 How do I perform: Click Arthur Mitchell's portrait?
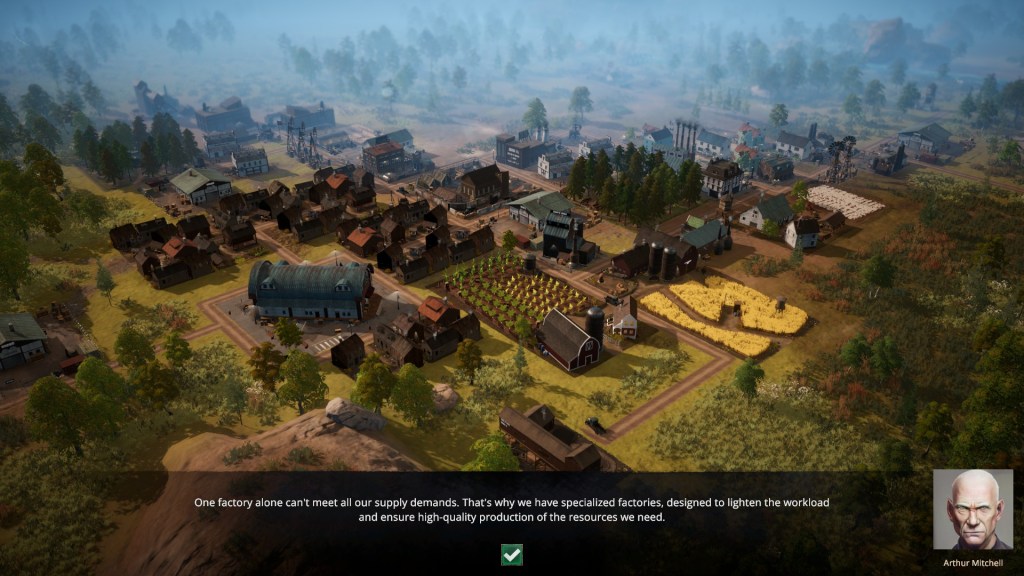tap(972, 509)
